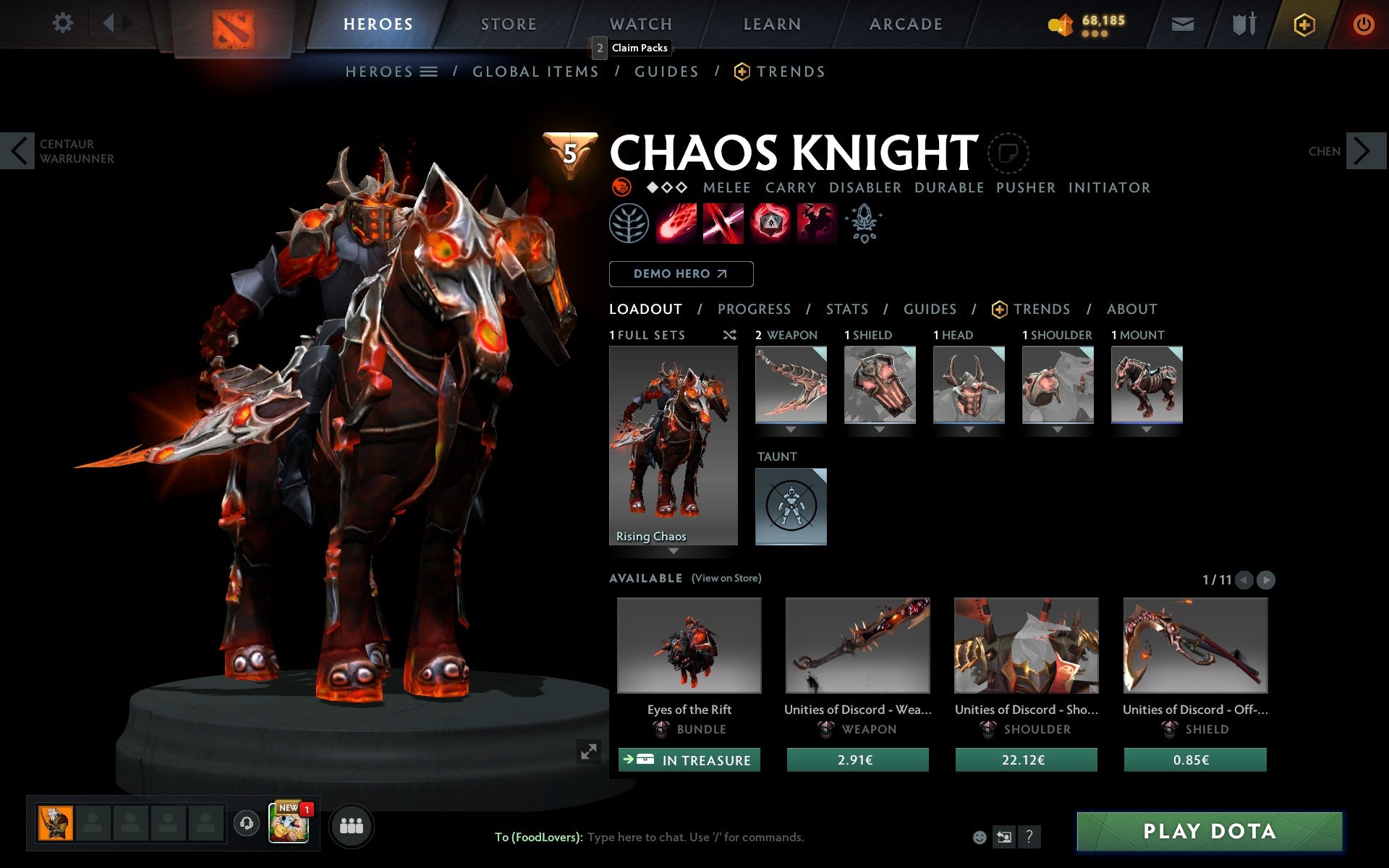Click next arrow toward Chen hero

click(1367, 151)
